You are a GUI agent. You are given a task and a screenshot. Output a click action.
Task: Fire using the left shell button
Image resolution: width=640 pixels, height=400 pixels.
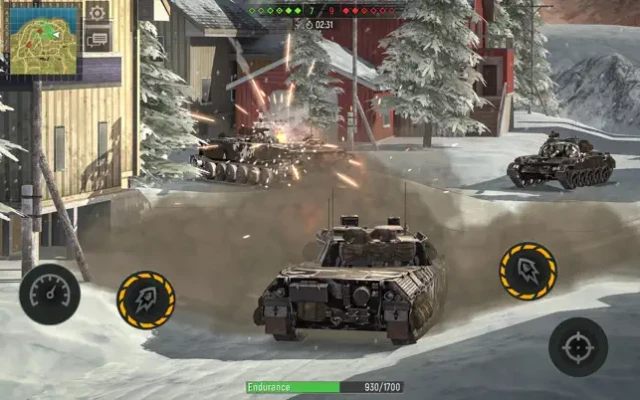146,299
